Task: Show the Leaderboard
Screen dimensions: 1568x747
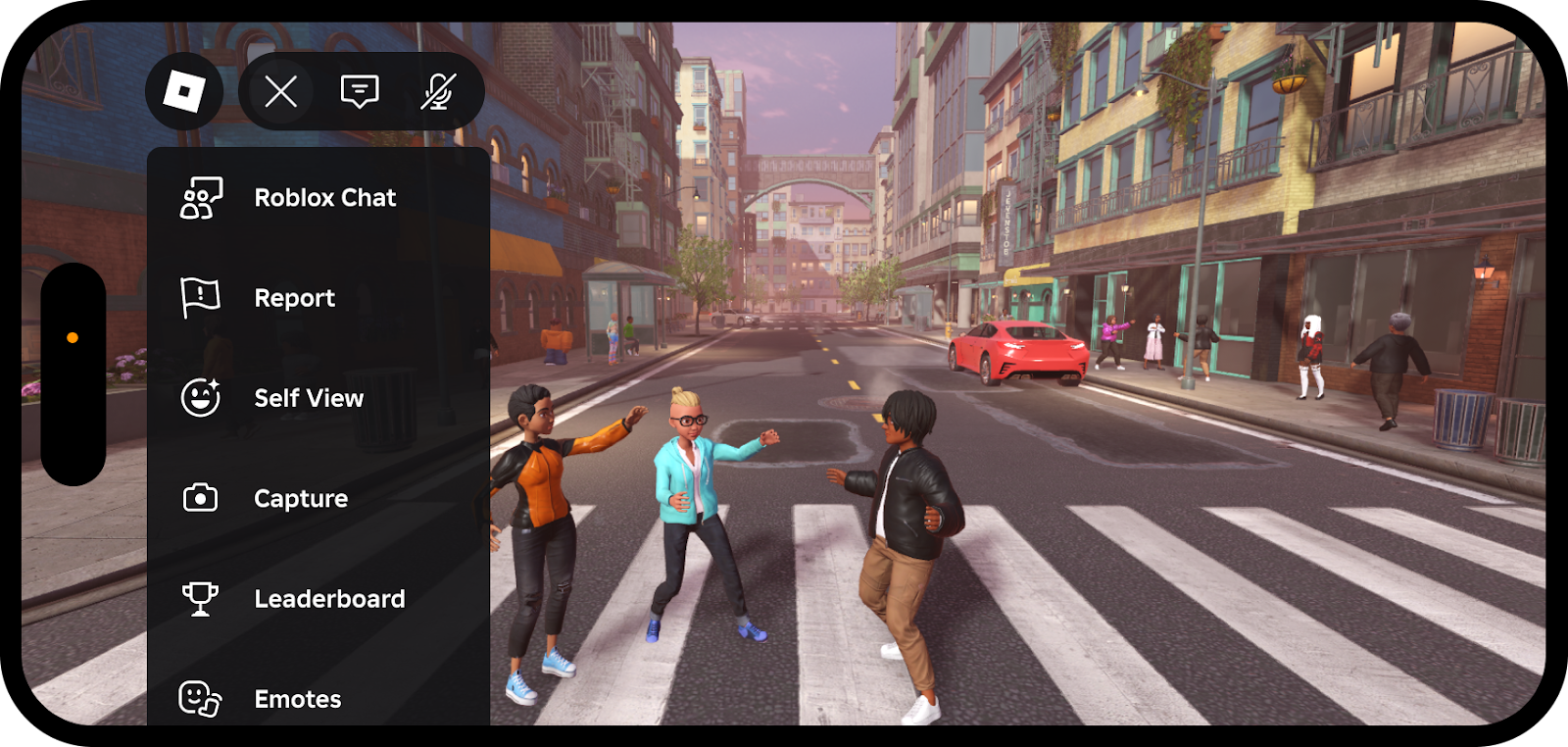Action: (x=328, y=599)
